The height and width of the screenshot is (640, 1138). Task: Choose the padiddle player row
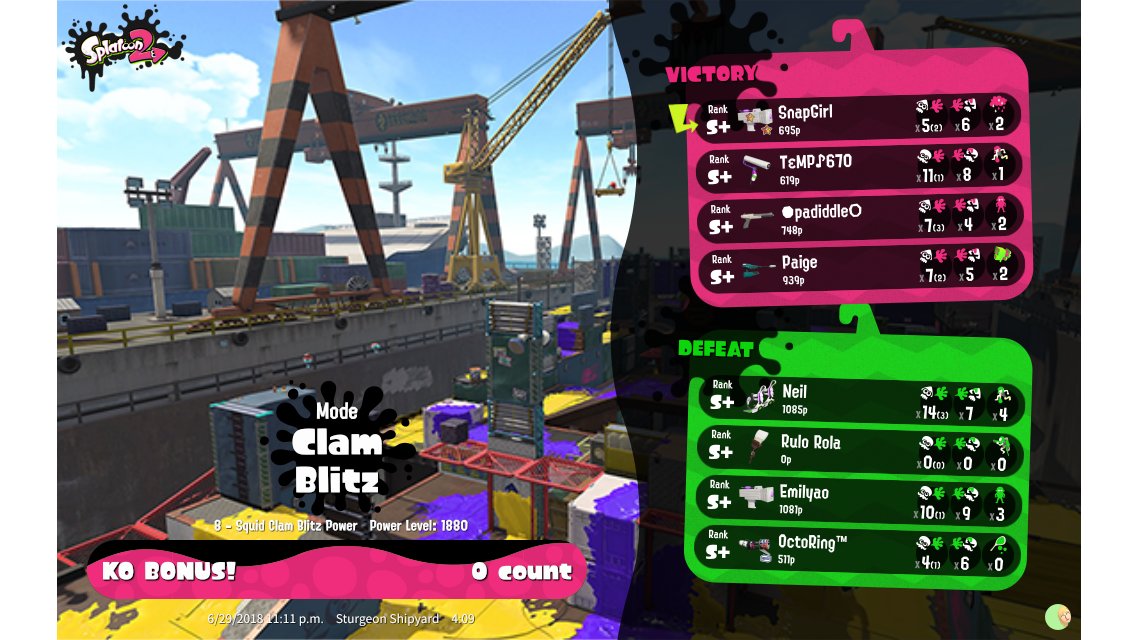point(860,217)
